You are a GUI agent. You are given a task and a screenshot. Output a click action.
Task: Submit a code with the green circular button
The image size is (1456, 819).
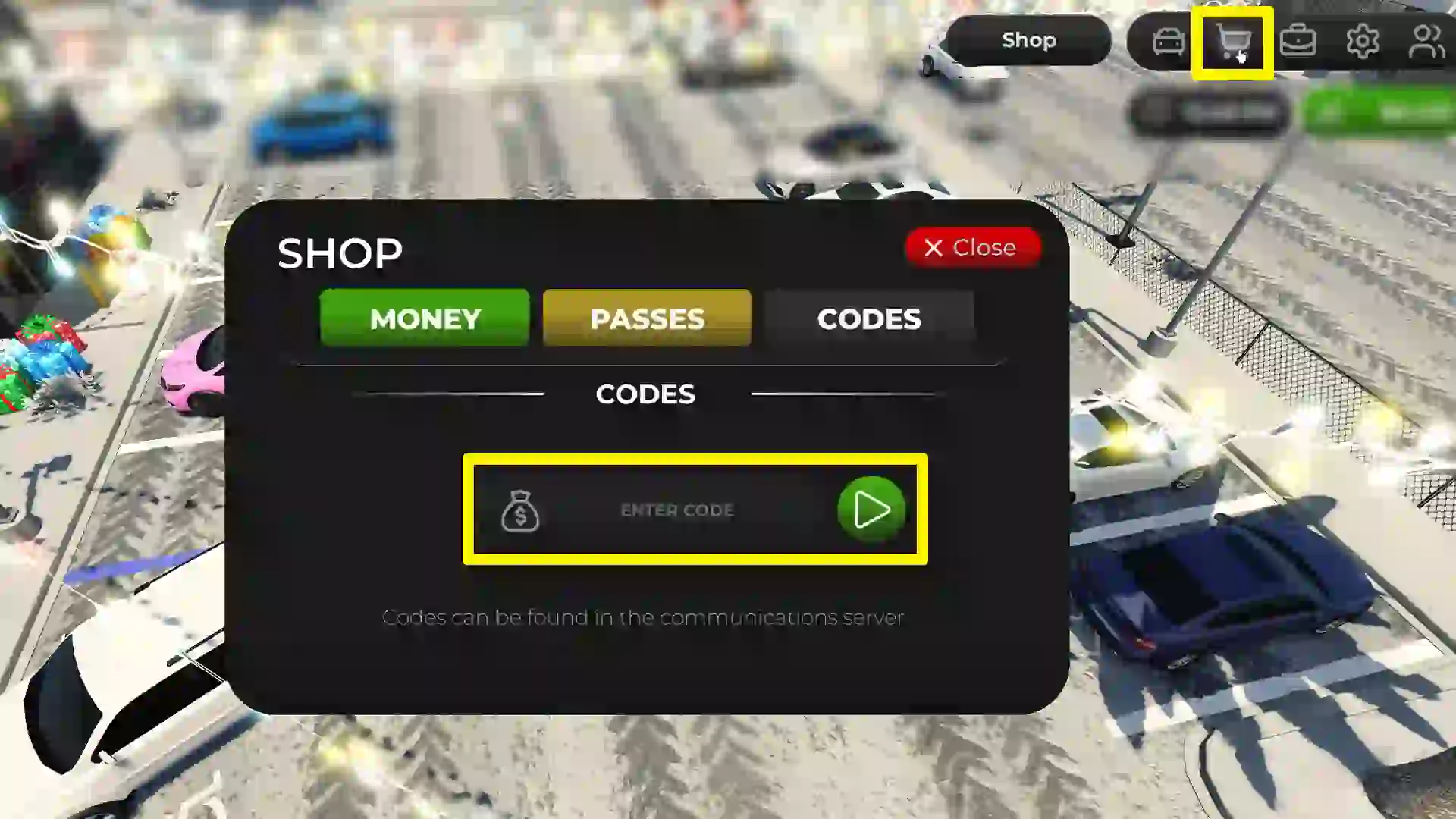pos(871,510)
